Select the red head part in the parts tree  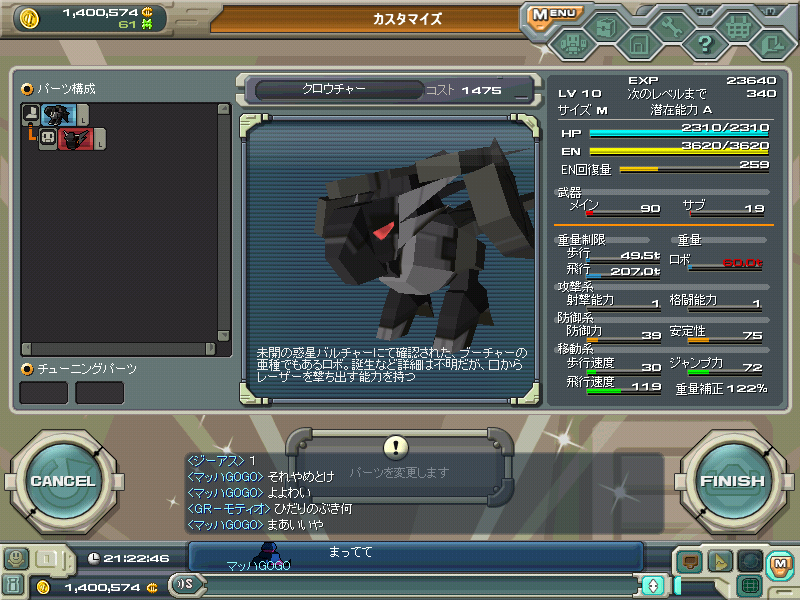point(74,140)
